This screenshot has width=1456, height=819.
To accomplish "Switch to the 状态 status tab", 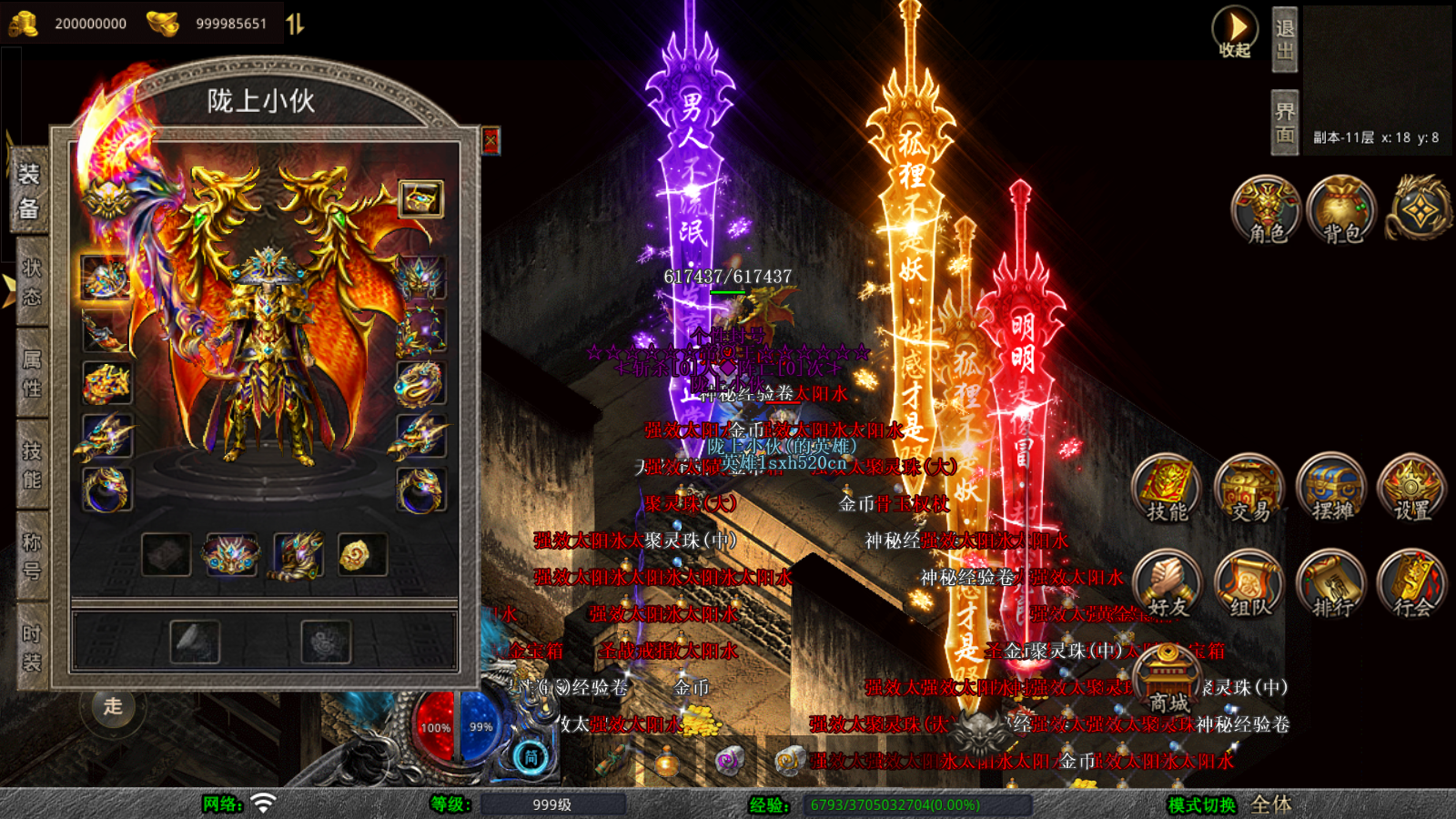I will point(32,281).
